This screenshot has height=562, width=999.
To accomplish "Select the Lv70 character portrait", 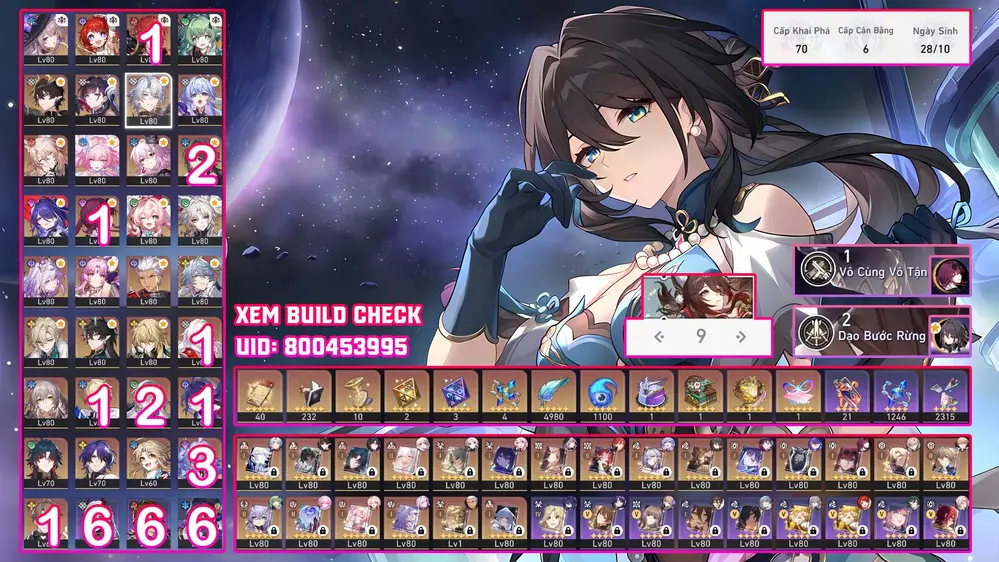I will [46, 461].
